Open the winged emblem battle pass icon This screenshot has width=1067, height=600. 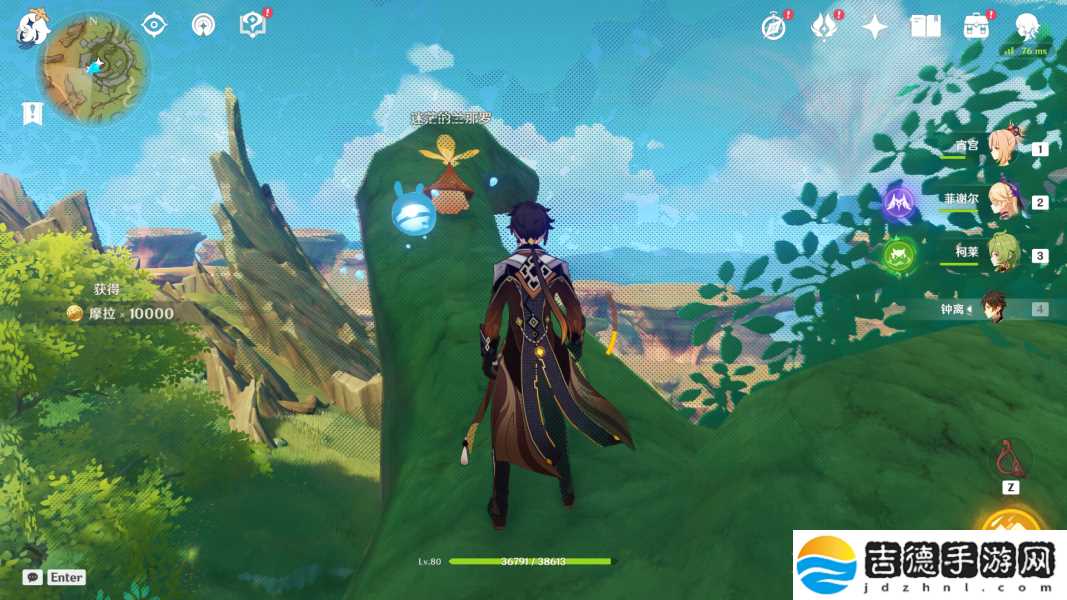pyautogui.click(x=824, y=27)
